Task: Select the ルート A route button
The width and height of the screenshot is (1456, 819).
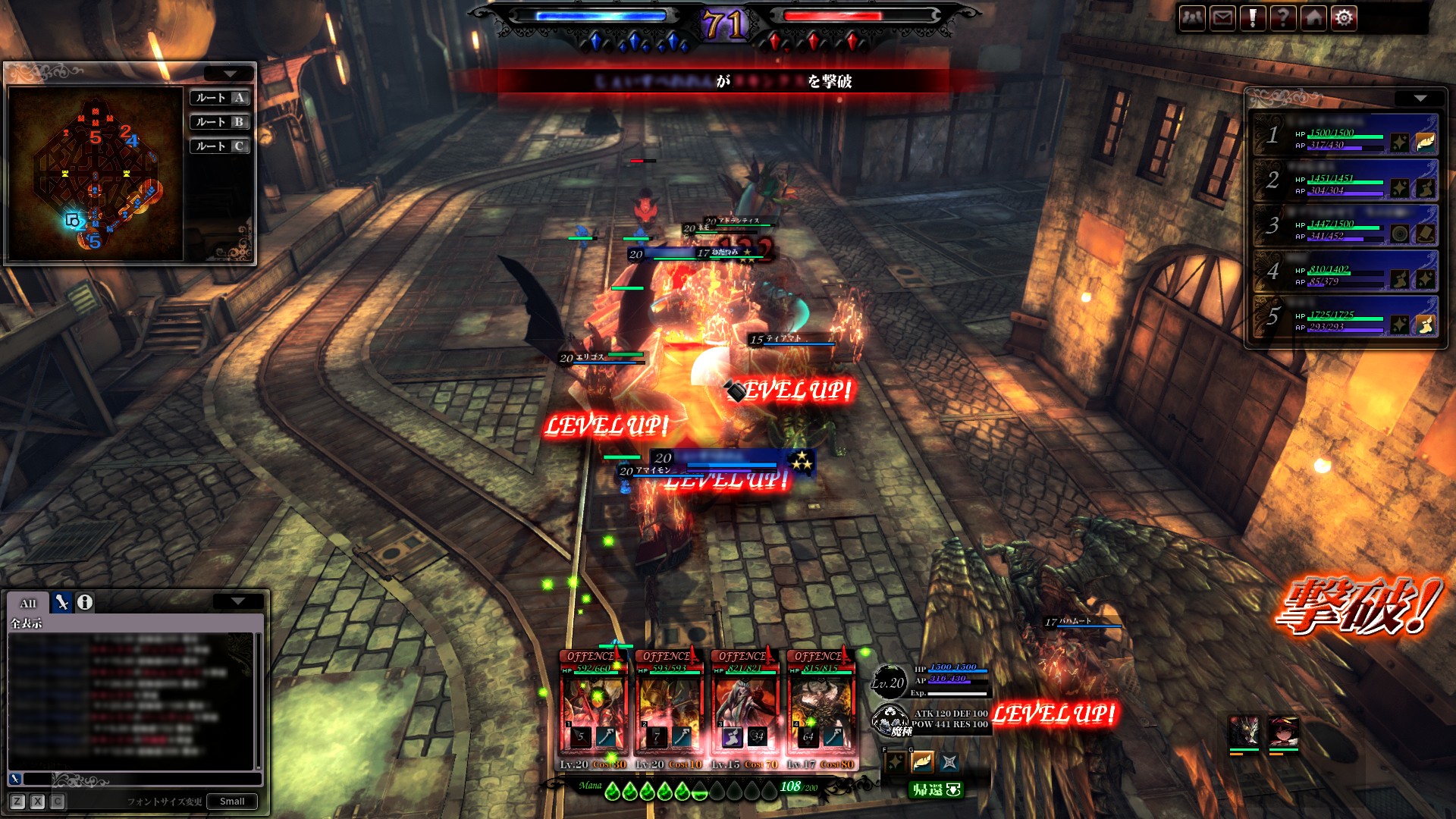Action: click(x=220, y=98)
